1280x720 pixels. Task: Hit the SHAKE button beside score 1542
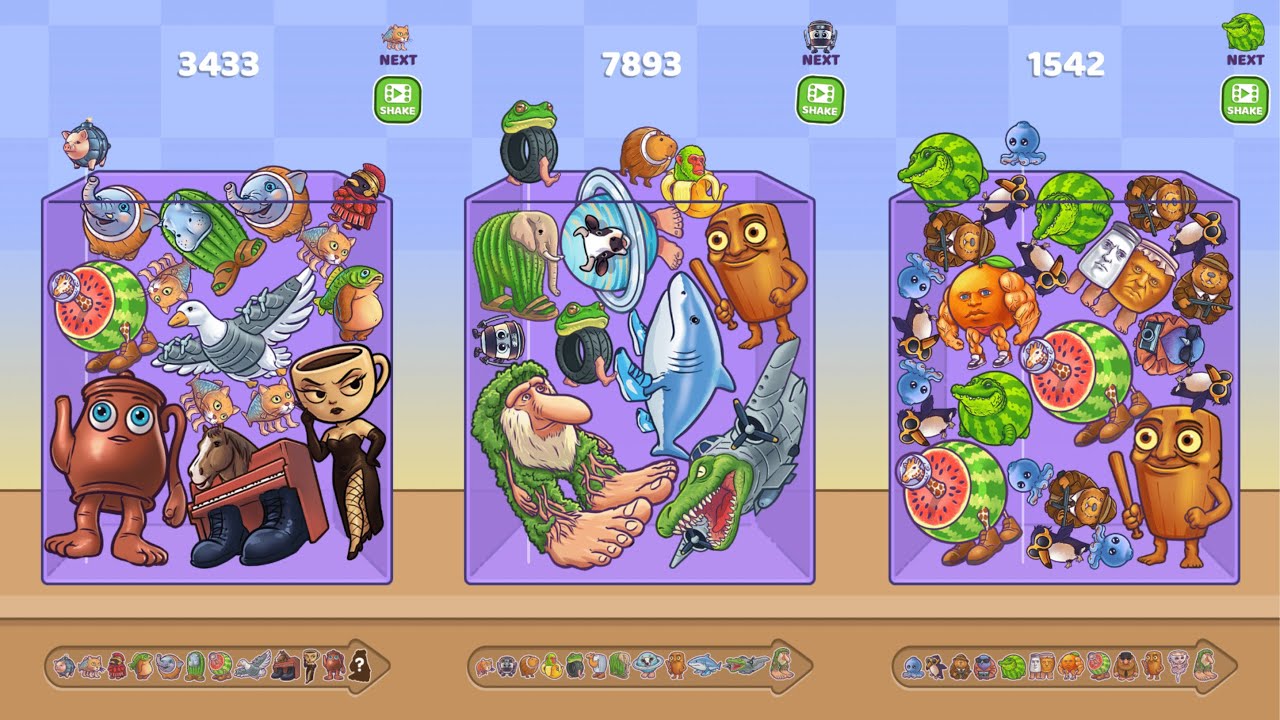point(1244,100)
